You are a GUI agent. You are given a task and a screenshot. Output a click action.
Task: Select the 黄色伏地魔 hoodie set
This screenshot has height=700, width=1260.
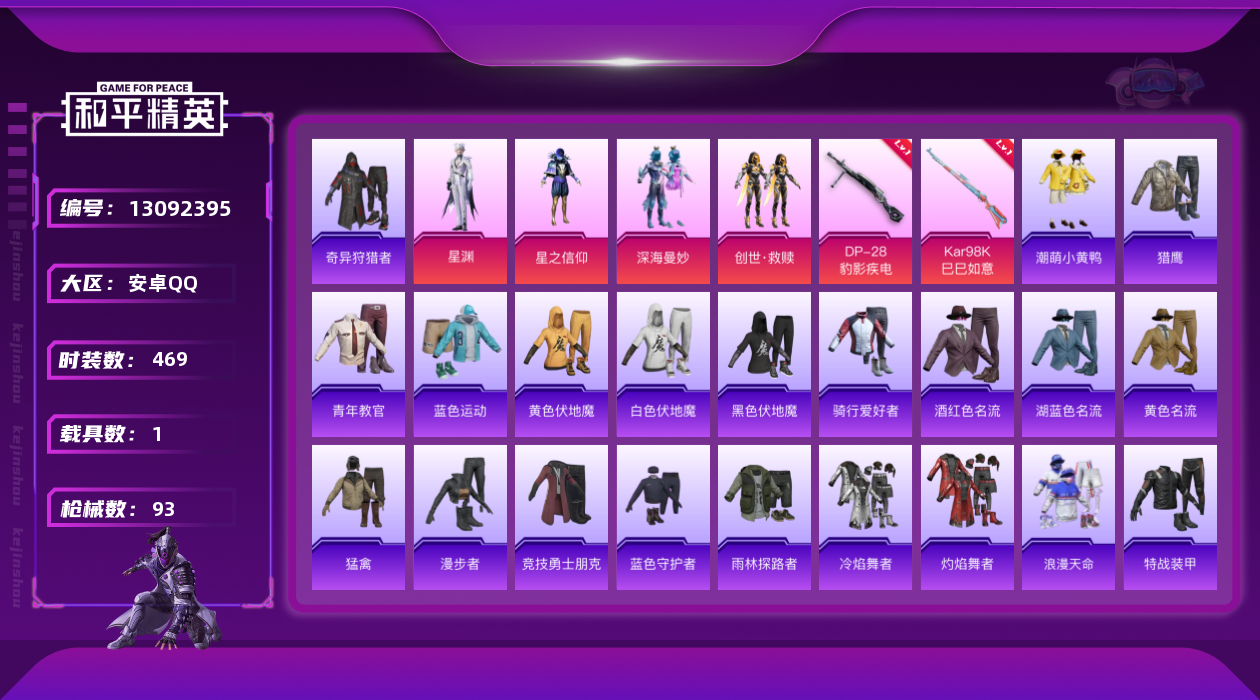561,364
